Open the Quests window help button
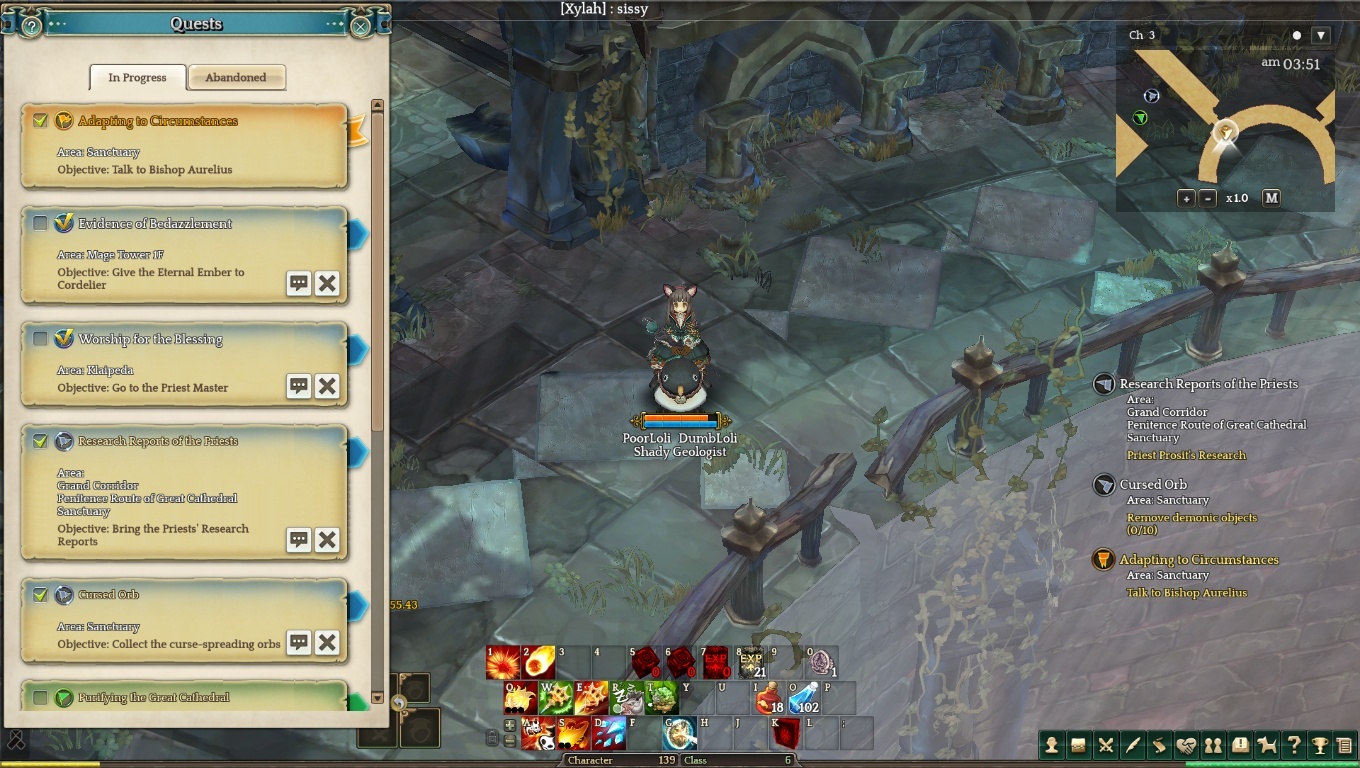Screen dimensions: 1360x768 (x=31, y=26)
